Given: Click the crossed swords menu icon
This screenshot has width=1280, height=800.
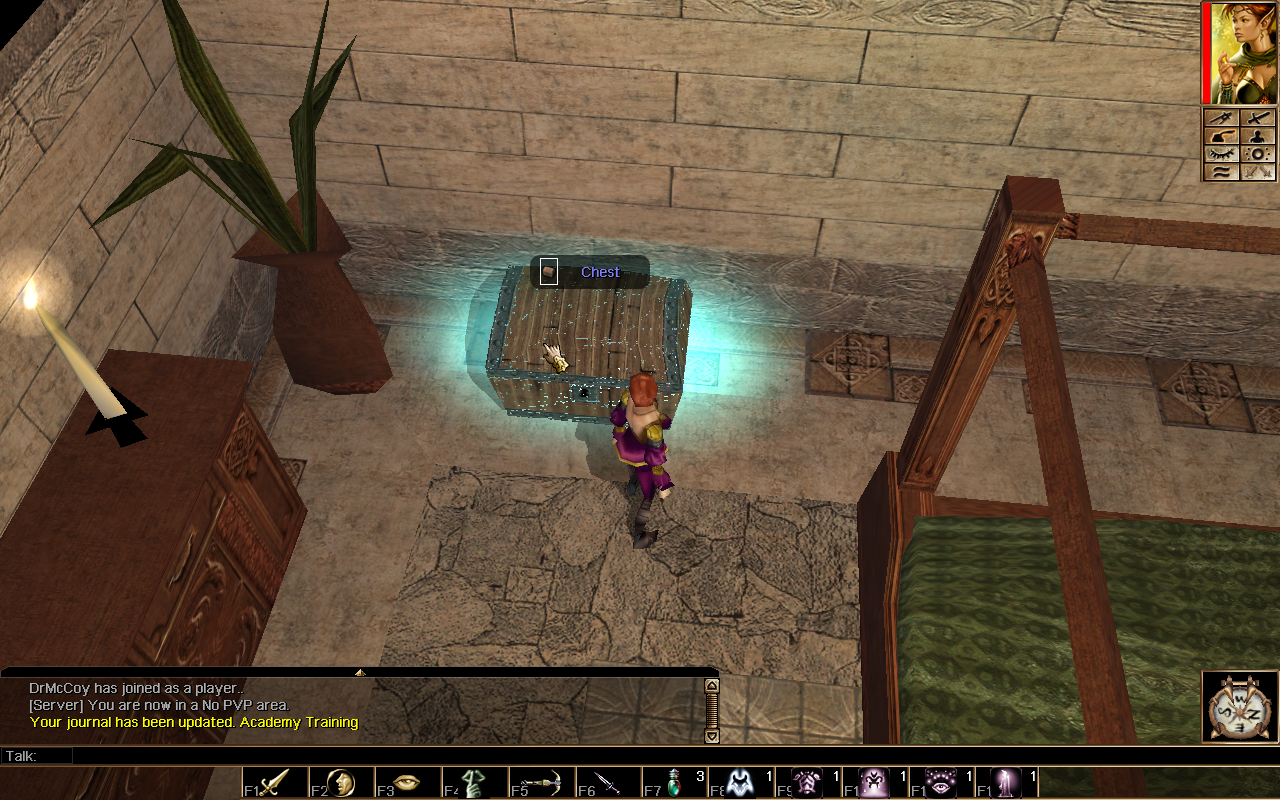Looking at the screenshot, I should (x=1258, y=172).
